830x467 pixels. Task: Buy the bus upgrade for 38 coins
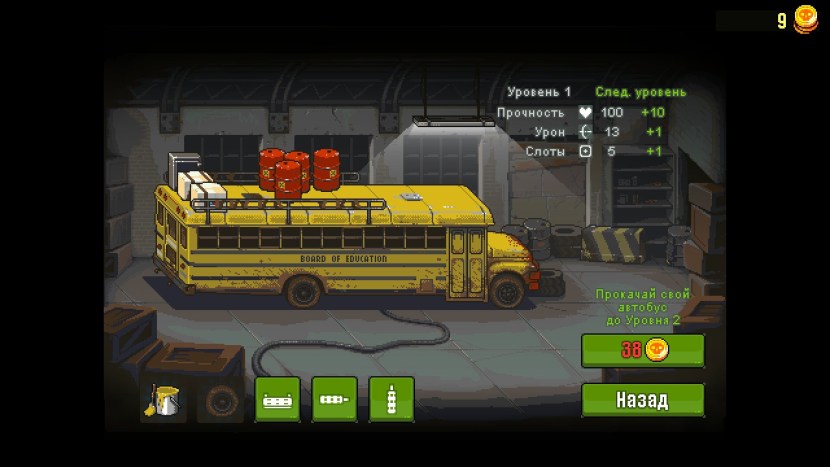(x=643, y=350)
